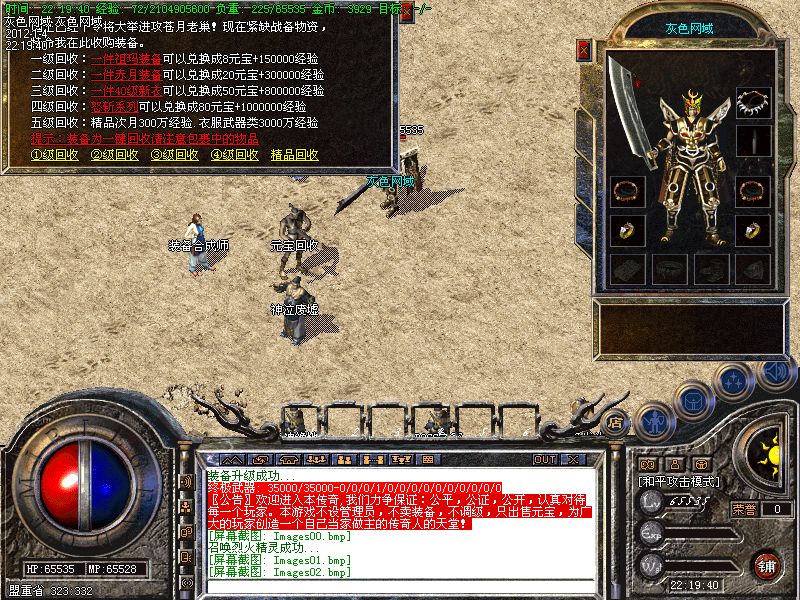The height and width of the screenshot is (600, 800).
Task: Select the ②级回收 recycle option
Action: point(115,155)
